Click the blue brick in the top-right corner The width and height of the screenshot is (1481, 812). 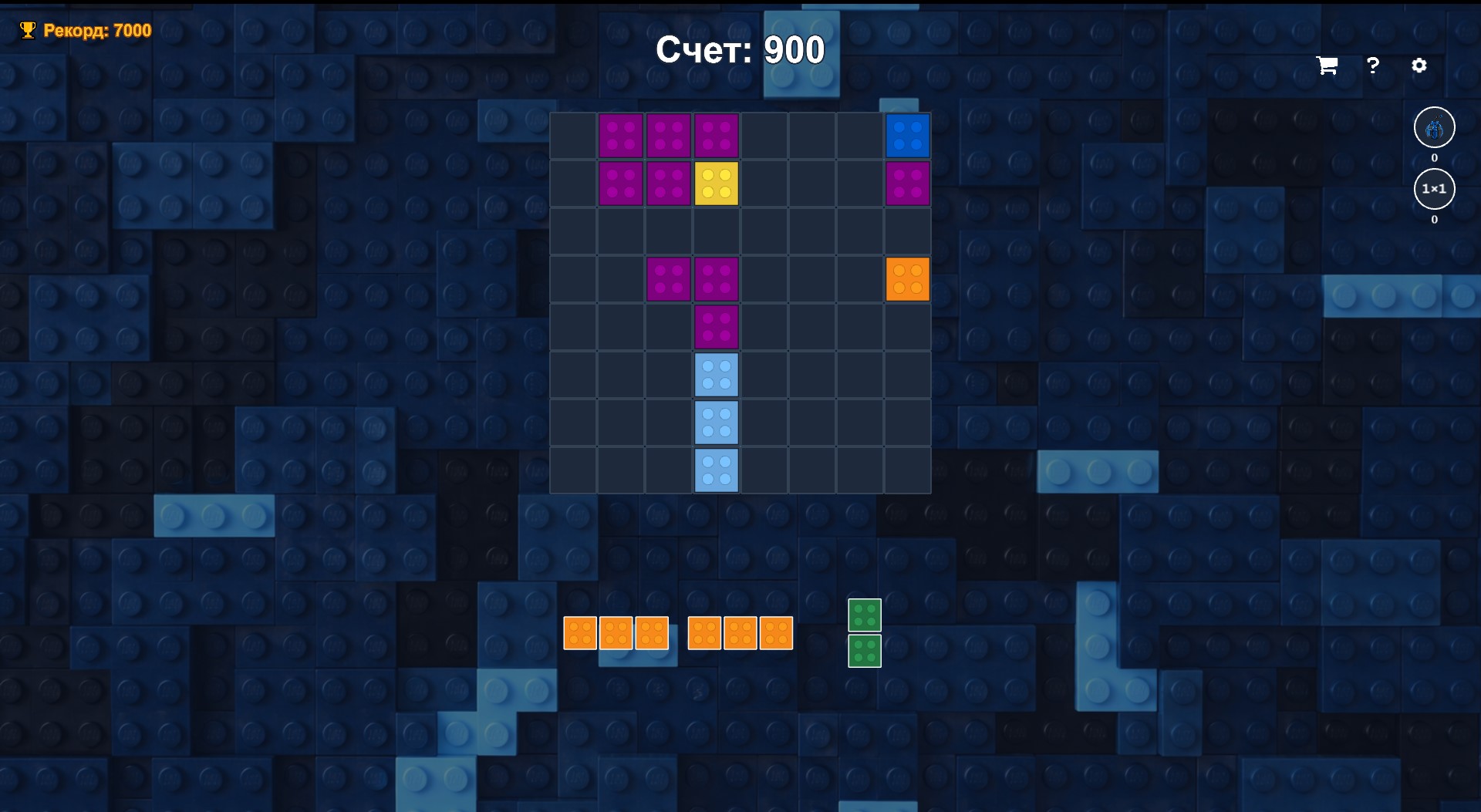point(909,136)
